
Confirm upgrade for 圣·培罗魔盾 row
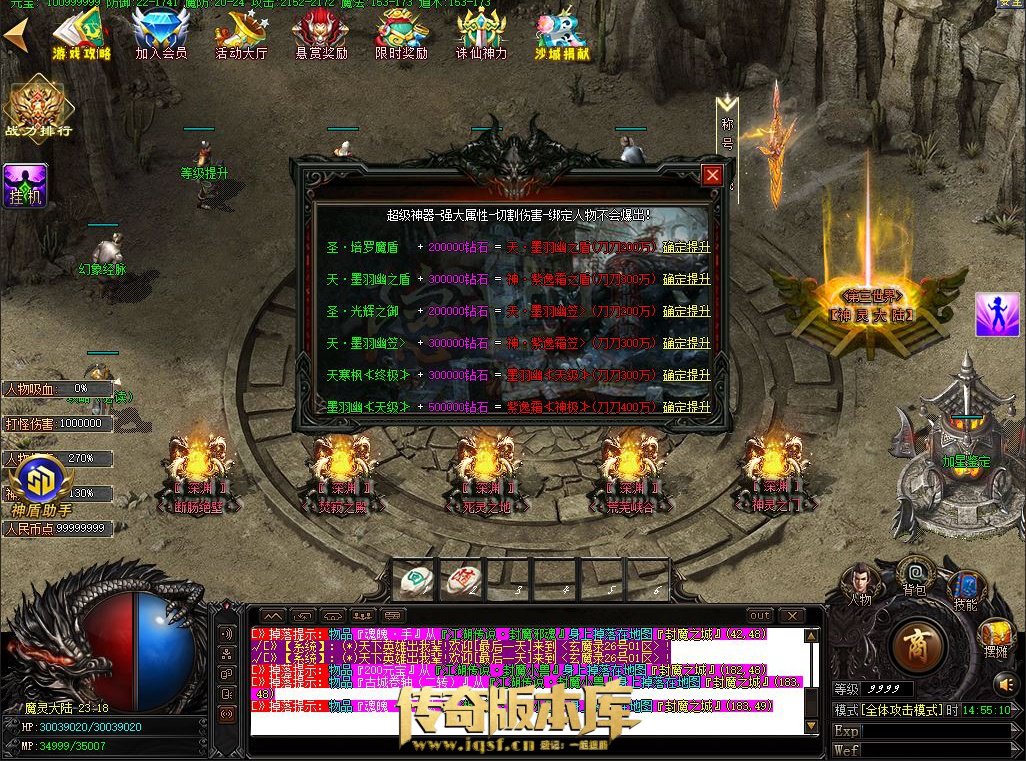tap(686, 247)
